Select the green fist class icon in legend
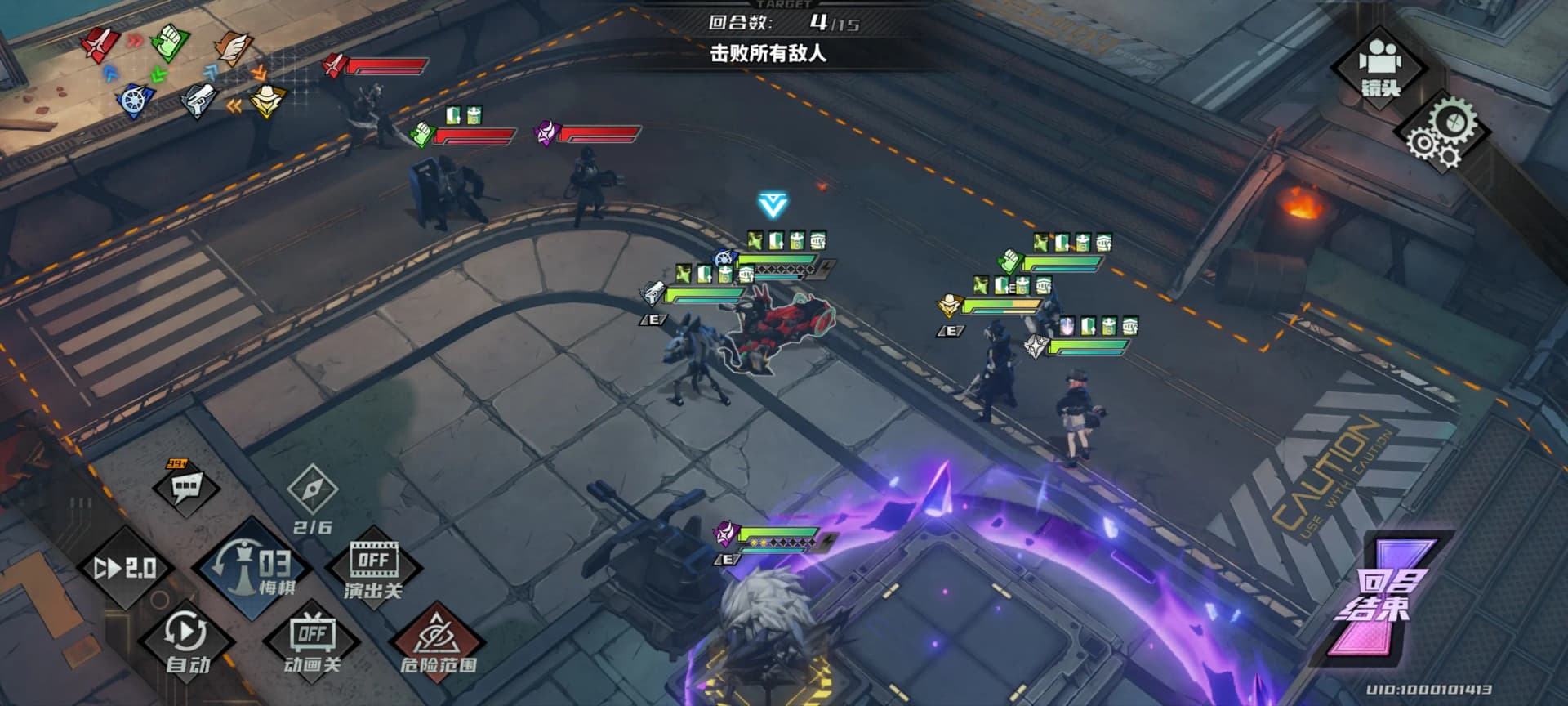Screen dimensions: 1568x706 tap(169, 42)
